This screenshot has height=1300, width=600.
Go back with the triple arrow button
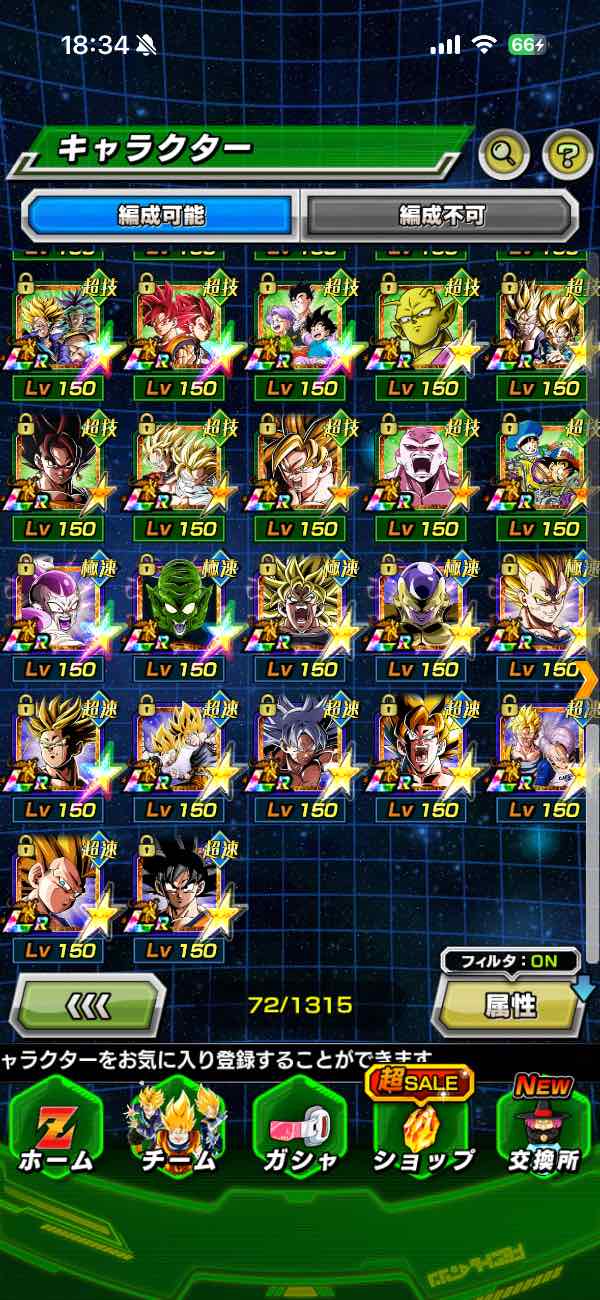88,1003
